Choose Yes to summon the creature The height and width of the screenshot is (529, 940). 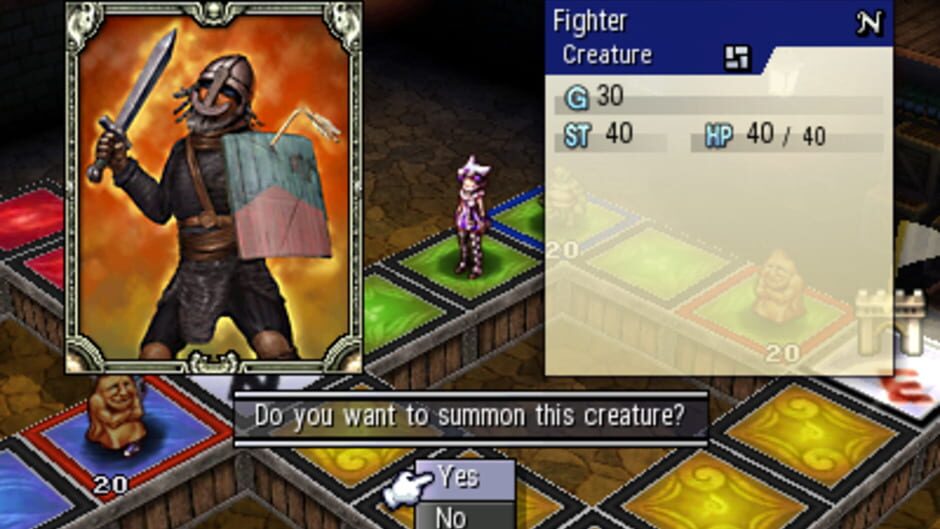pyautogui.click(x=464, y=477)
